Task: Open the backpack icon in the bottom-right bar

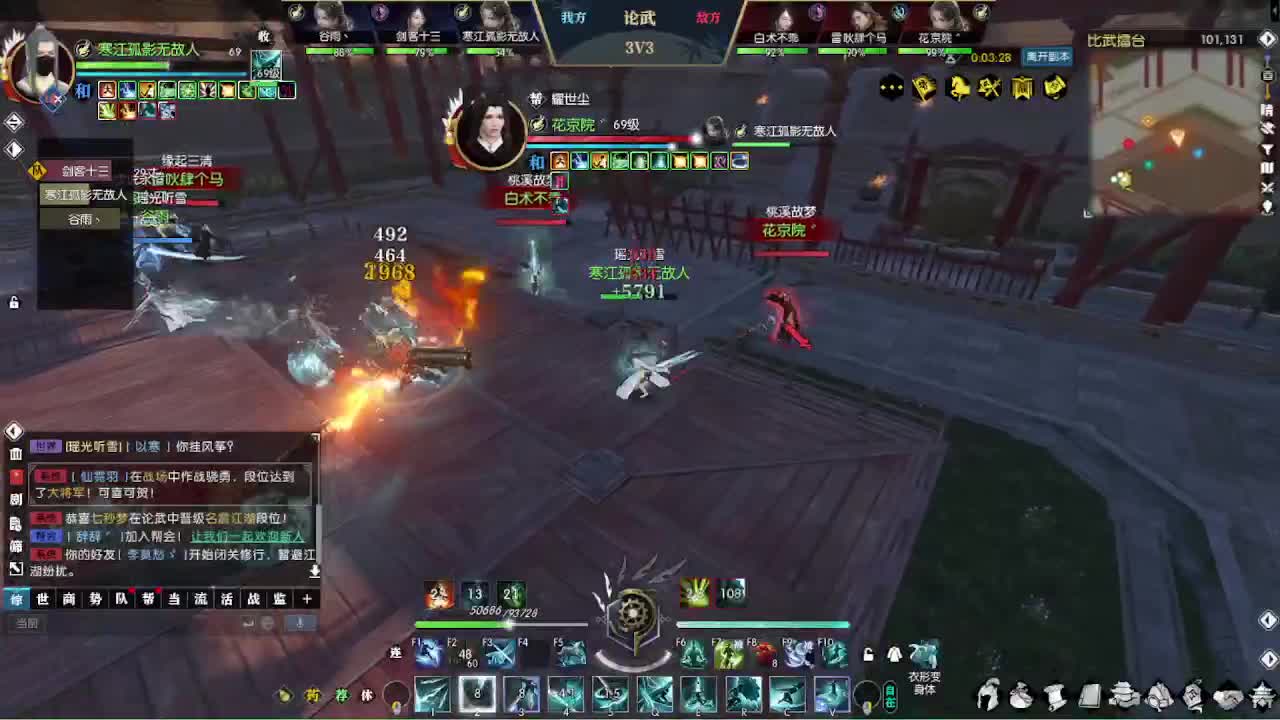Action: 1022,695
